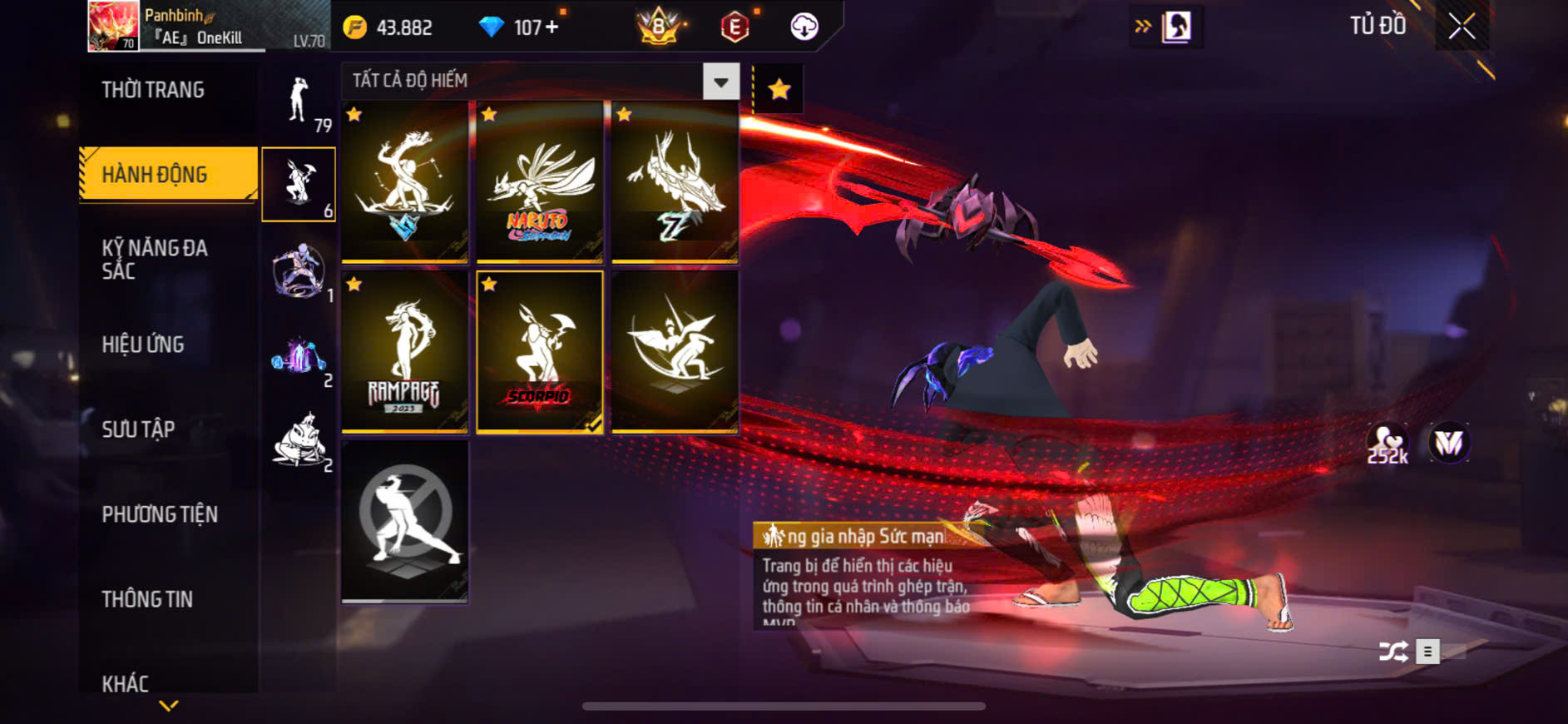Open the Thời Trang category
This screenshot has width=1568, height=724.
153,90
